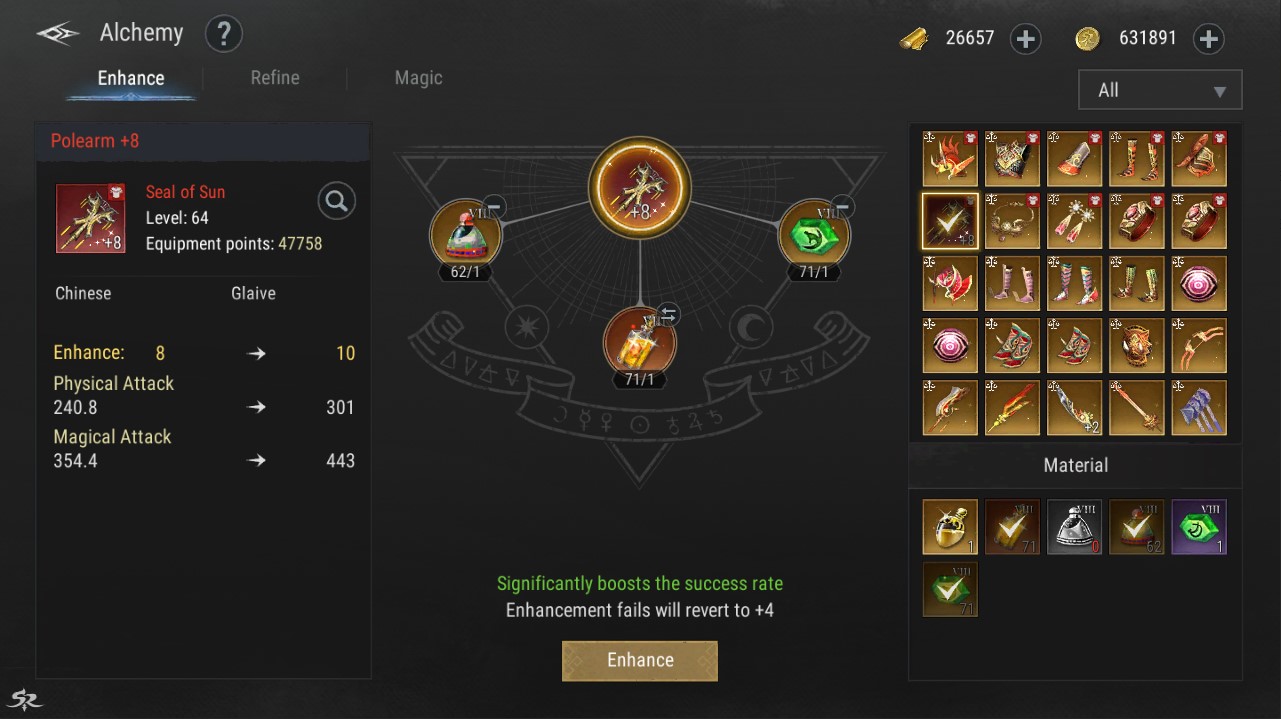The width and height of the screenshot is (1281, 719).
Task: Select the golden helmet material slot
Action: [x=950, y=527]
